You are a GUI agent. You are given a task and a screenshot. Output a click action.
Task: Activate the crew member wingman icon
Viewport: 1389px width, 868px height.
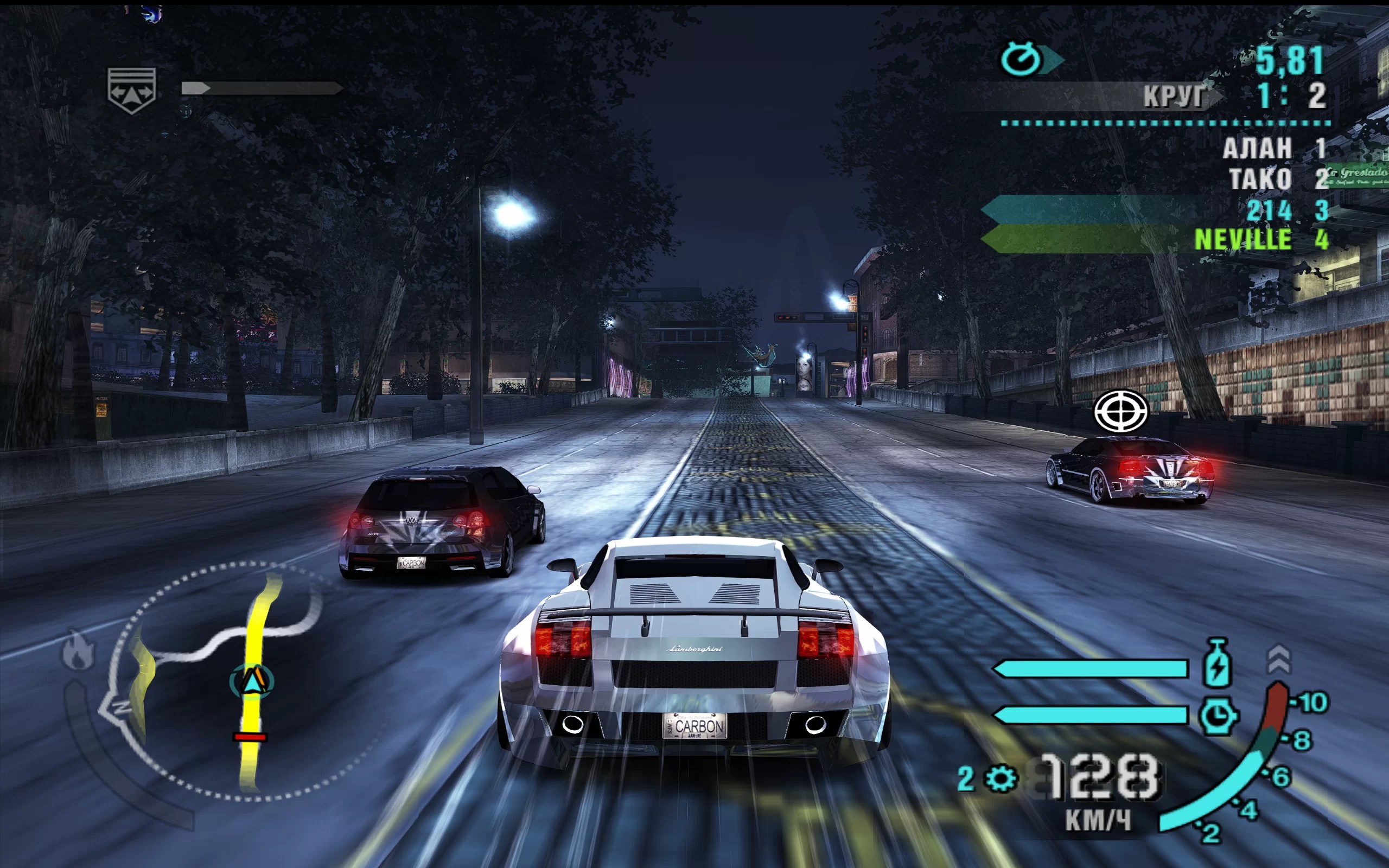click(x=131, y=90)
